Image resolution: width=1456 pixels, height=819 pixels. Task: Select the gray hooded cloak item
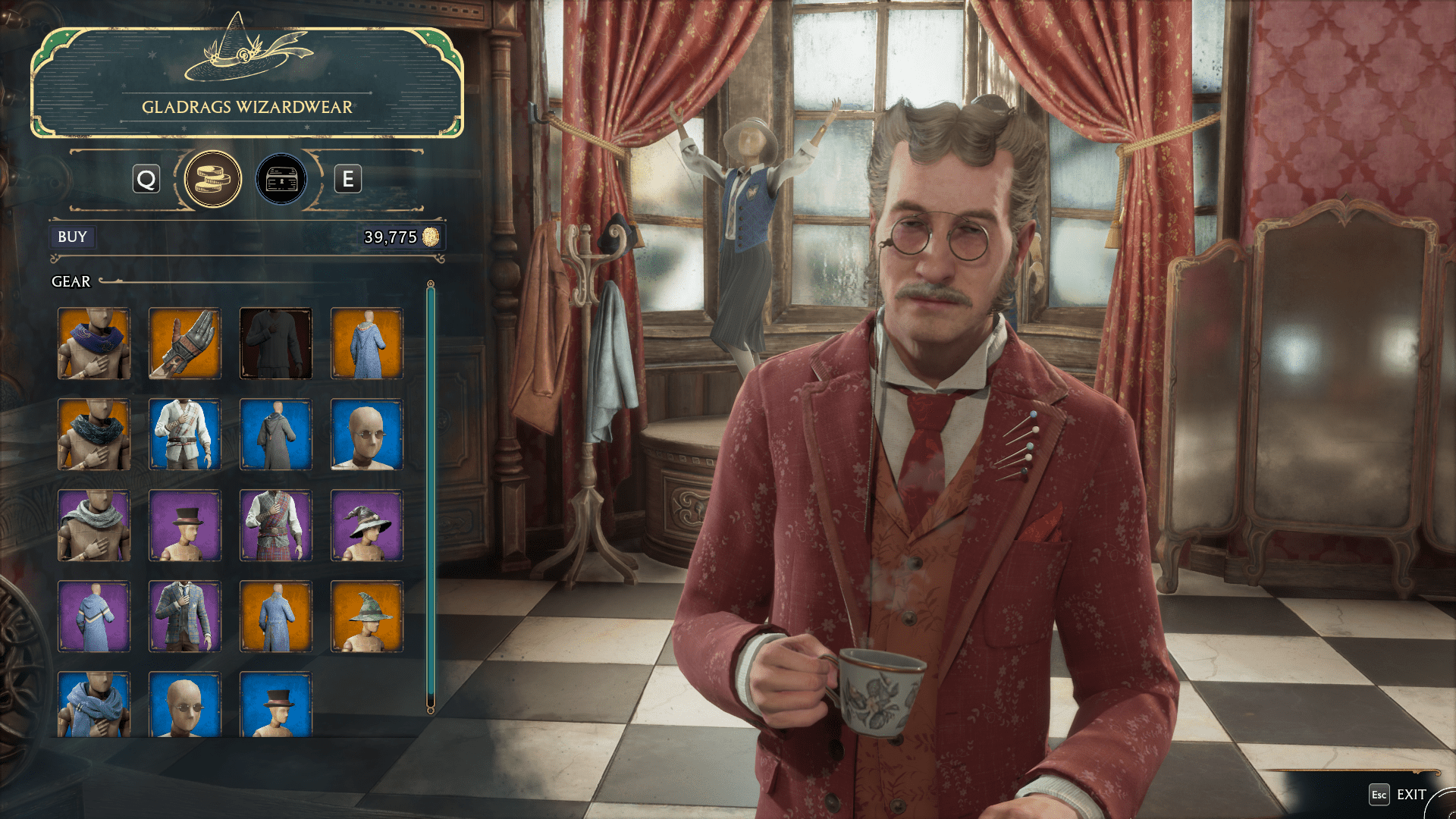point(275,435)
